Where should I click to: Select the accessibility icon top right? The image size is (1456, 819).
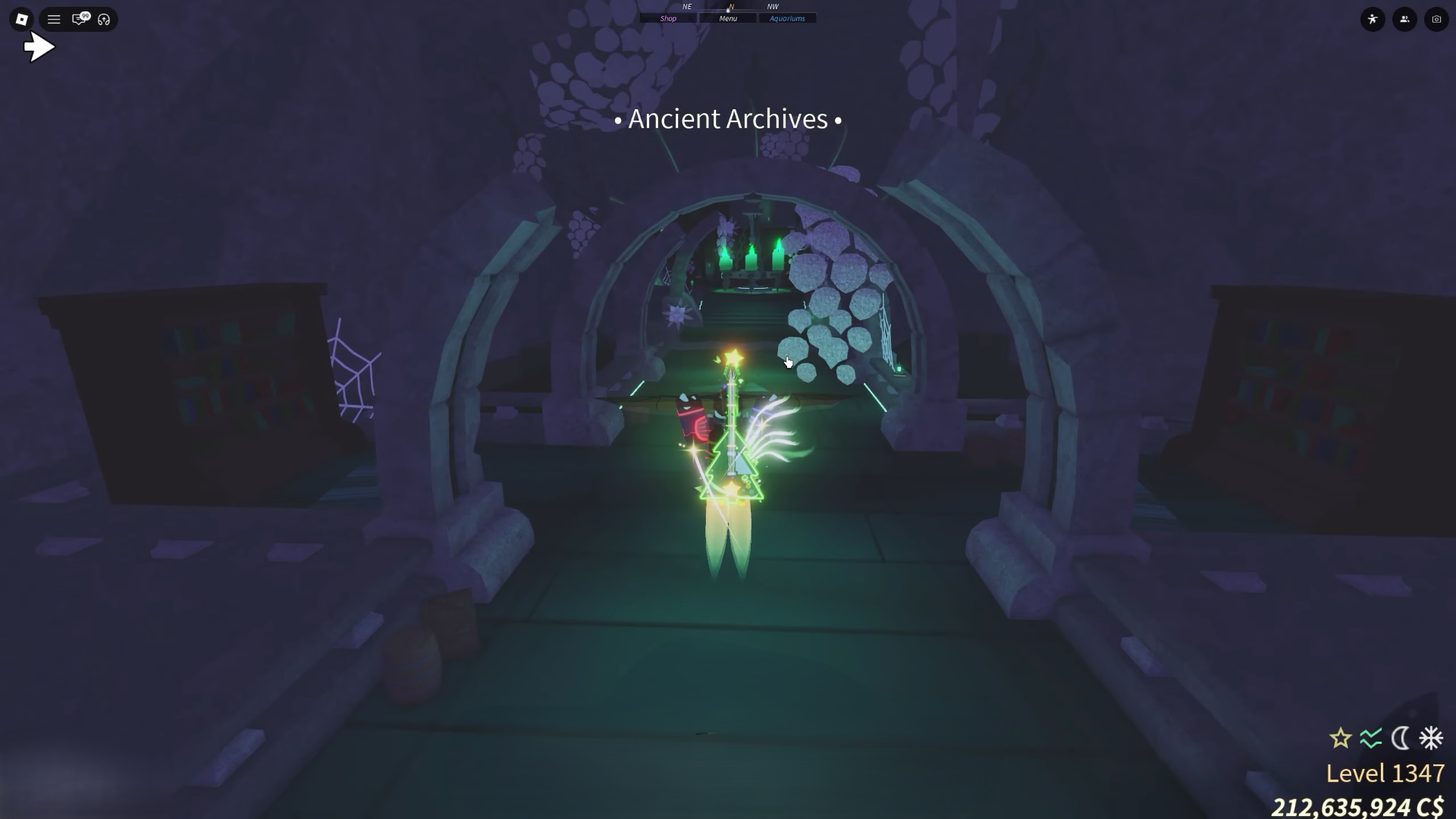click(x=1374, y=20)
